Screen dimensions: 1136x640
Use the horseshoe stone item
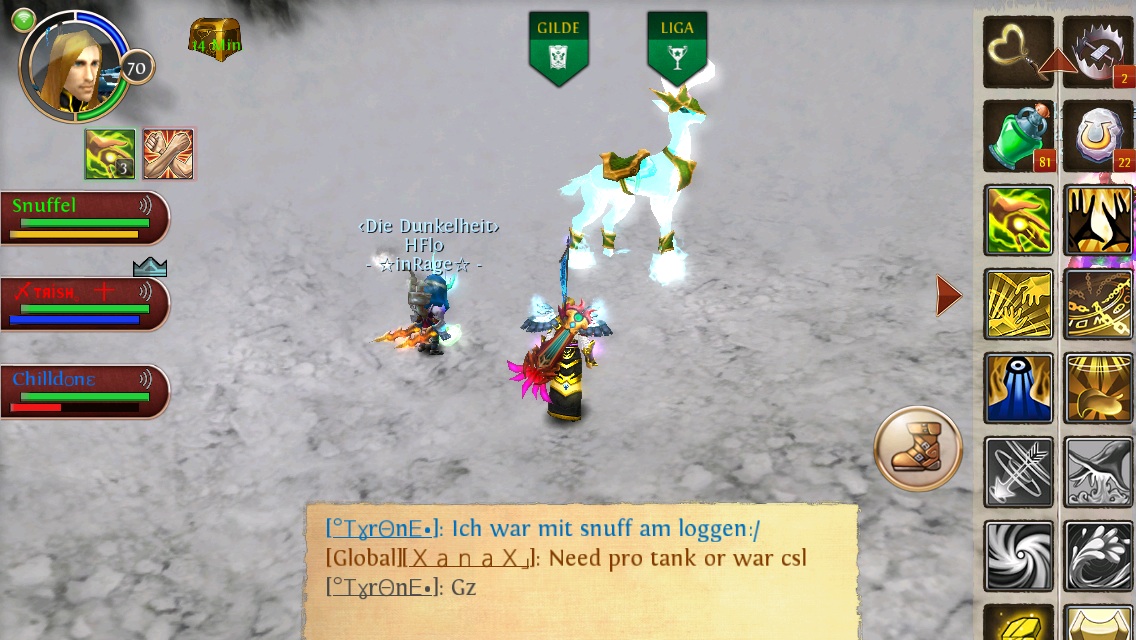pos(1097,136)
